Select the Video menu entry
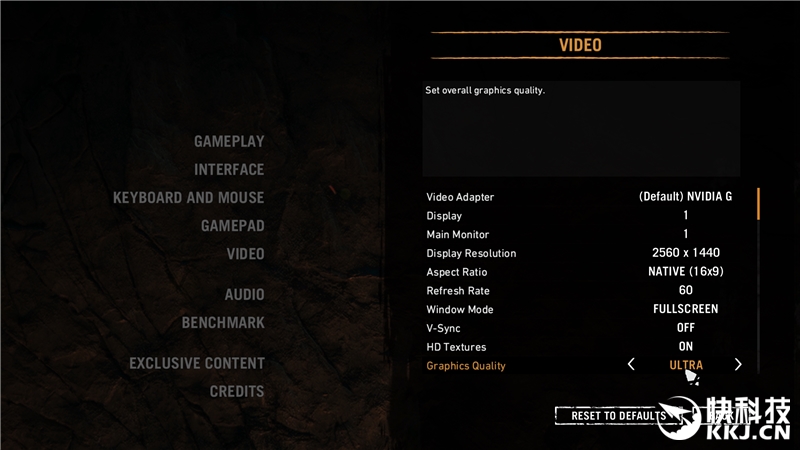The width and height of the screenshot is (800, 450). coord(245,254)
